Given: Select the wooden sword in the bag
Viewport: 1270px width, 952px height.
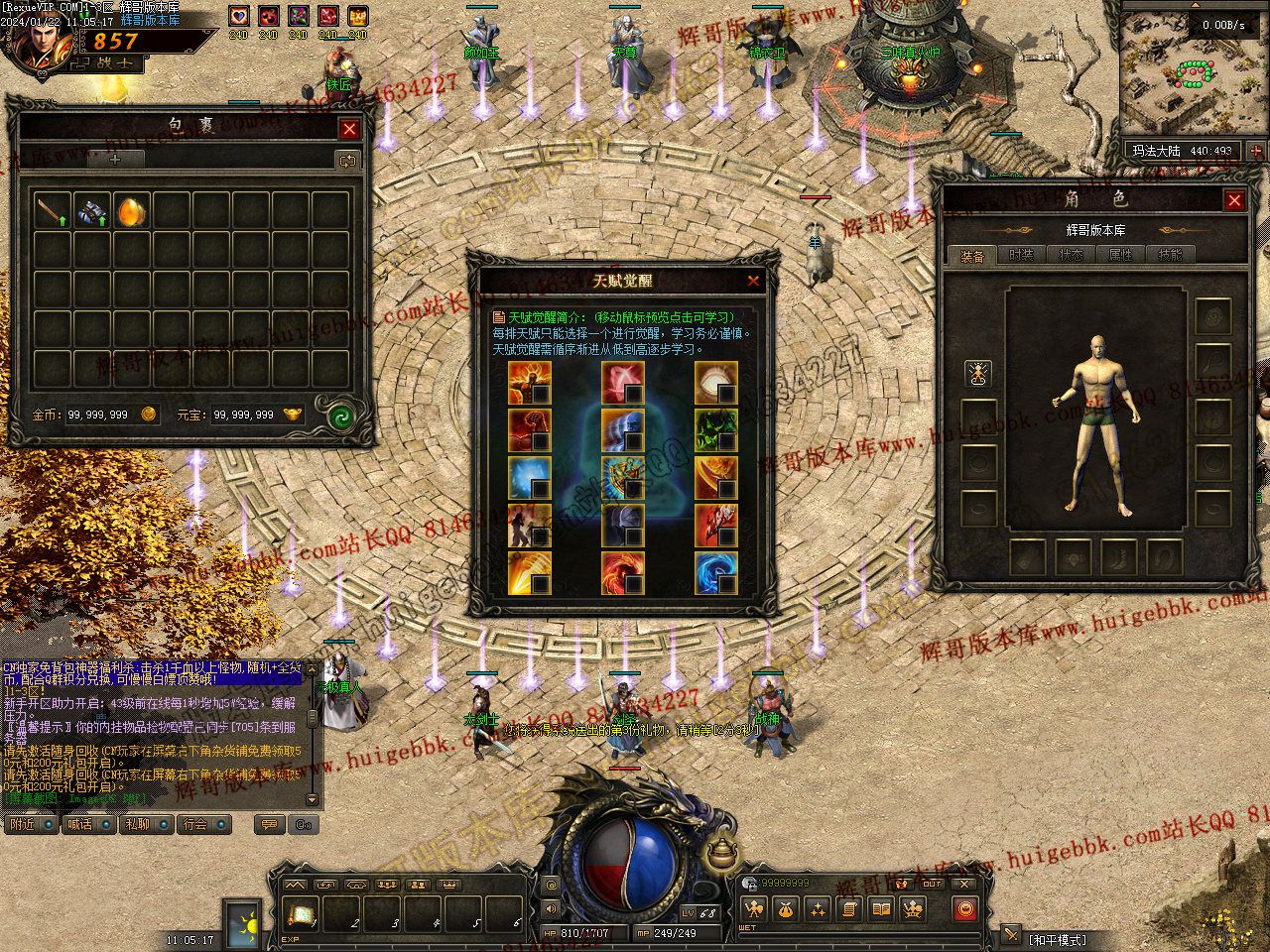Looking at the screenshot, I should click(52, 211).
